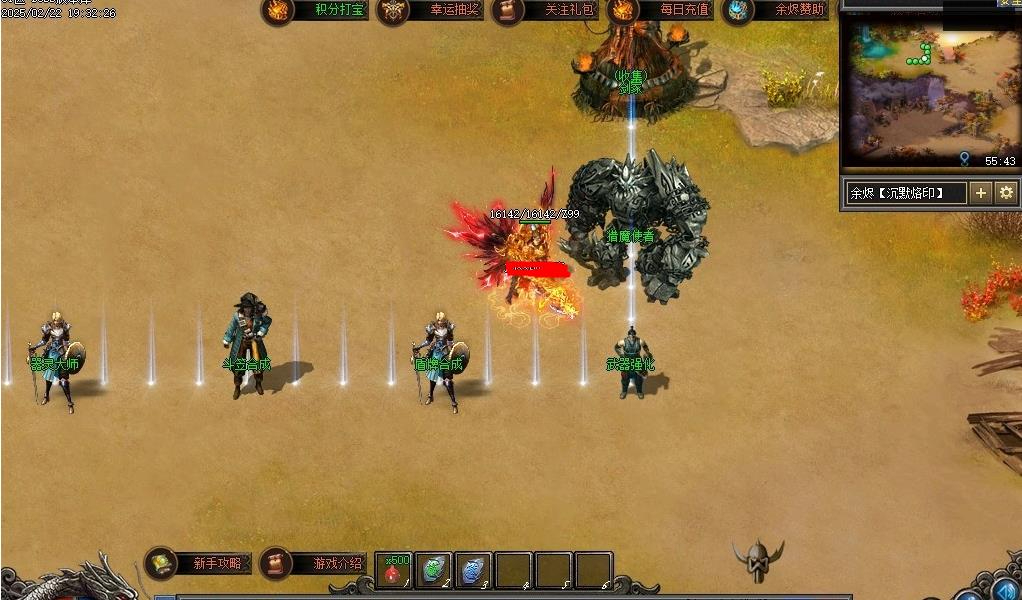Image resolution: width=1022 pixels, height=600 pixels.
Task: Open the 余烬赞助 sponsorship menu
Action: pyautogui.click(x=776, y=11)
